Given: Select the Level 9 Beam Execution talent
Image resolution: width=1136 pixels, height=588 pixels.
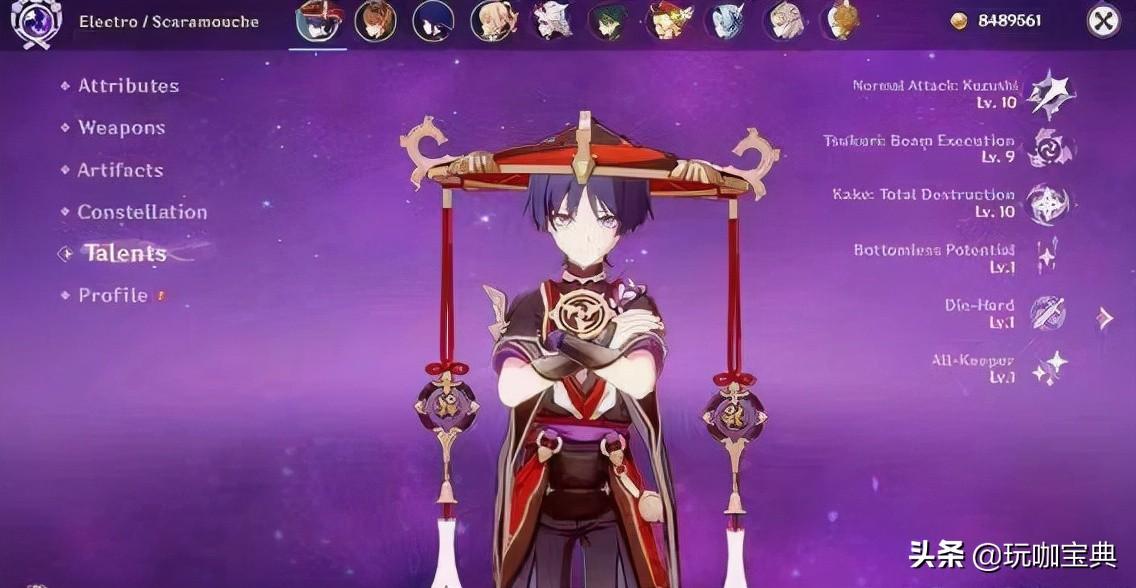Looking at the screenshot, I should tap(1050, 148).
